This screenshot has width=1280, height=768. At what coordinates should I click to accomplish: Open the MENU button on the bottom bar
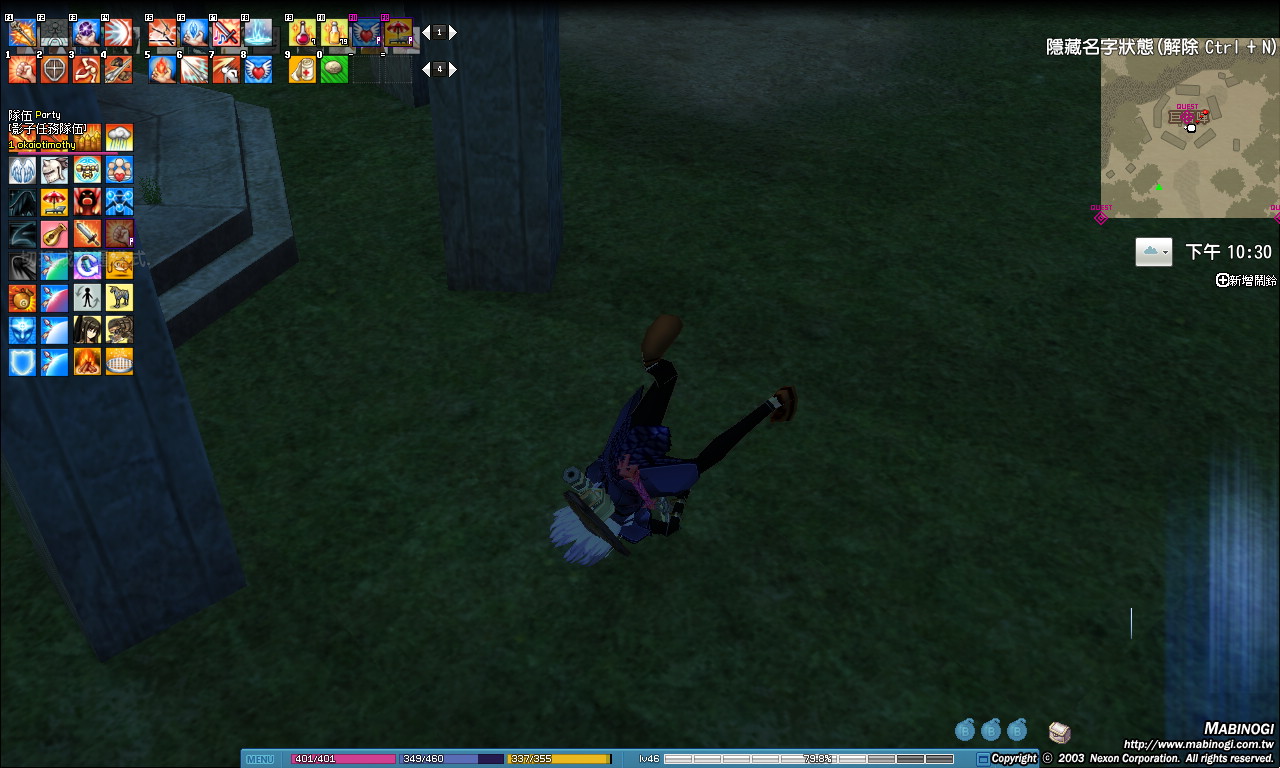point(260,759)
